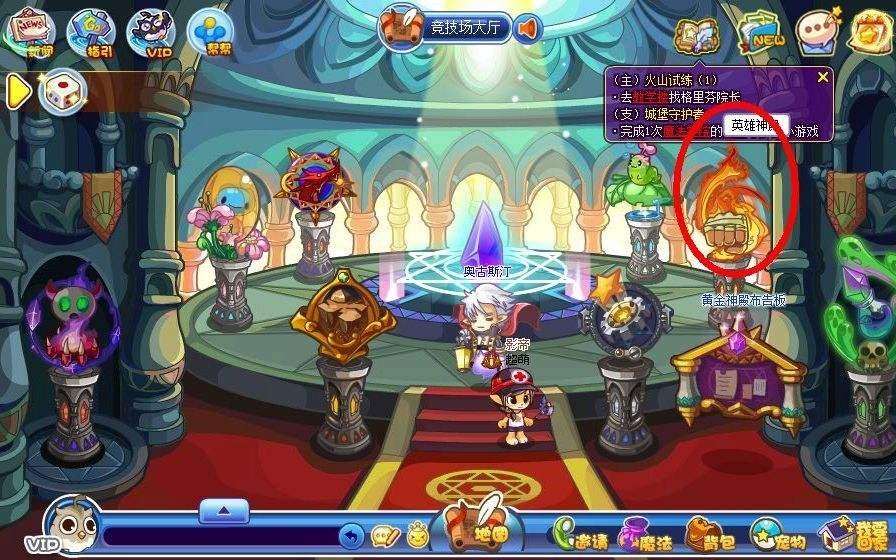The image size is (896, 560).
Task: Open the quest book with quill icon
Action: tap(696, 34)
